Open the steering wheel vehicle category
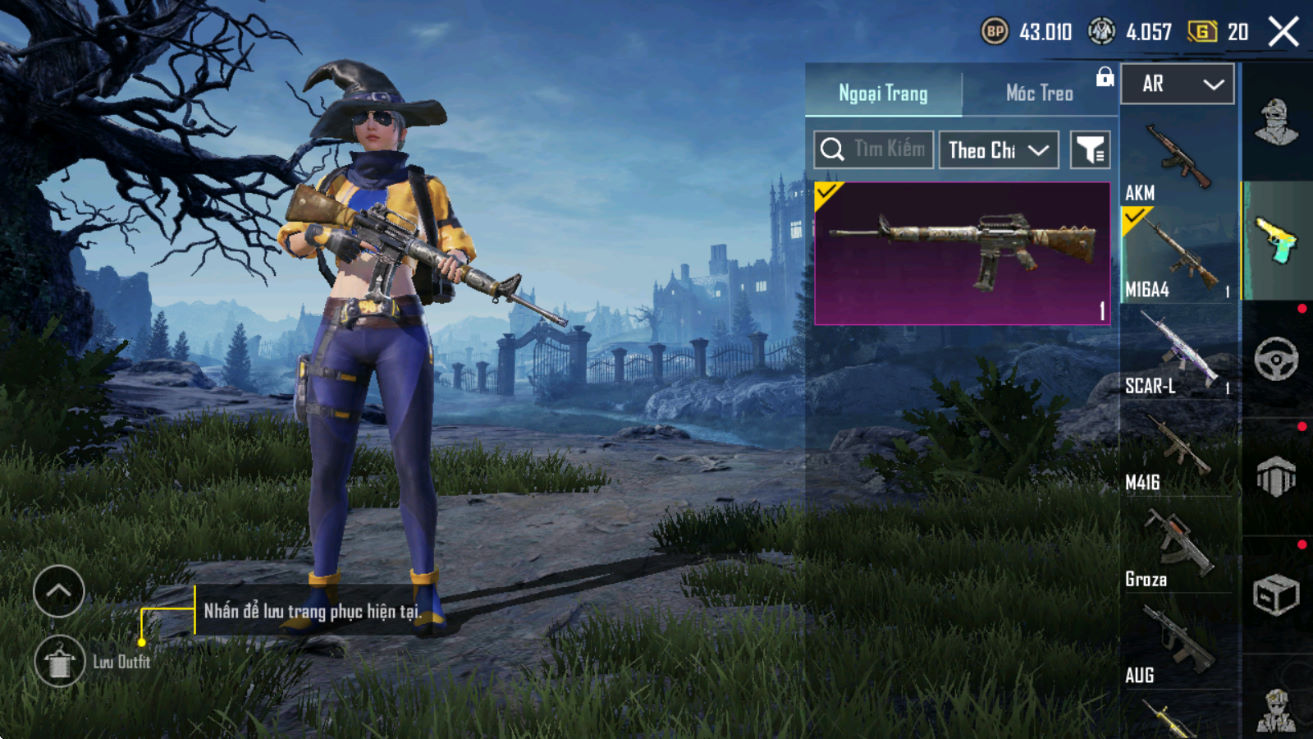Image resolution: width=1313 pixels, height=739 pixels. [1276, 358]
